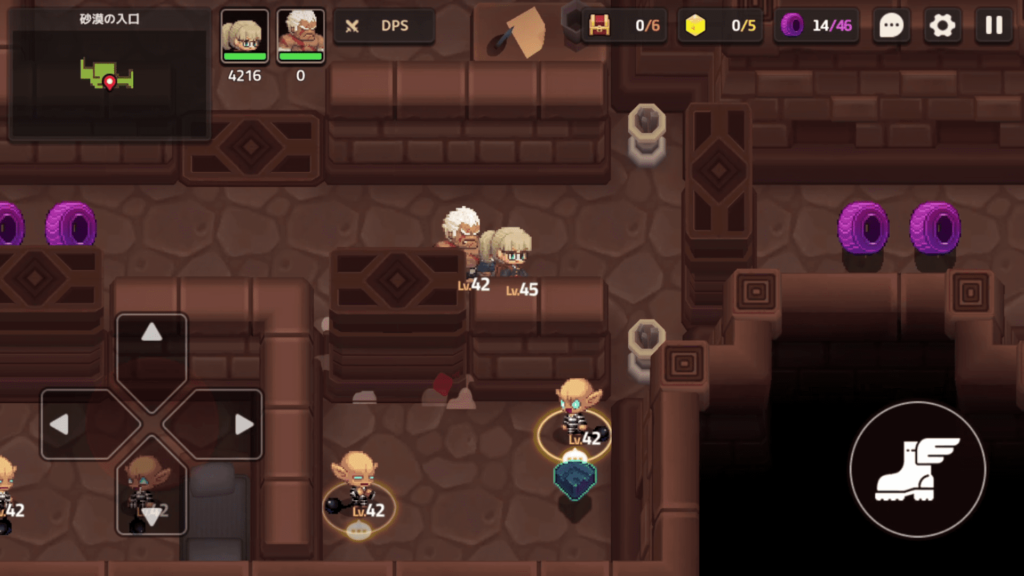Toggle the DPS meter button
Screen dimensions: 1024x576
[384, 26]
